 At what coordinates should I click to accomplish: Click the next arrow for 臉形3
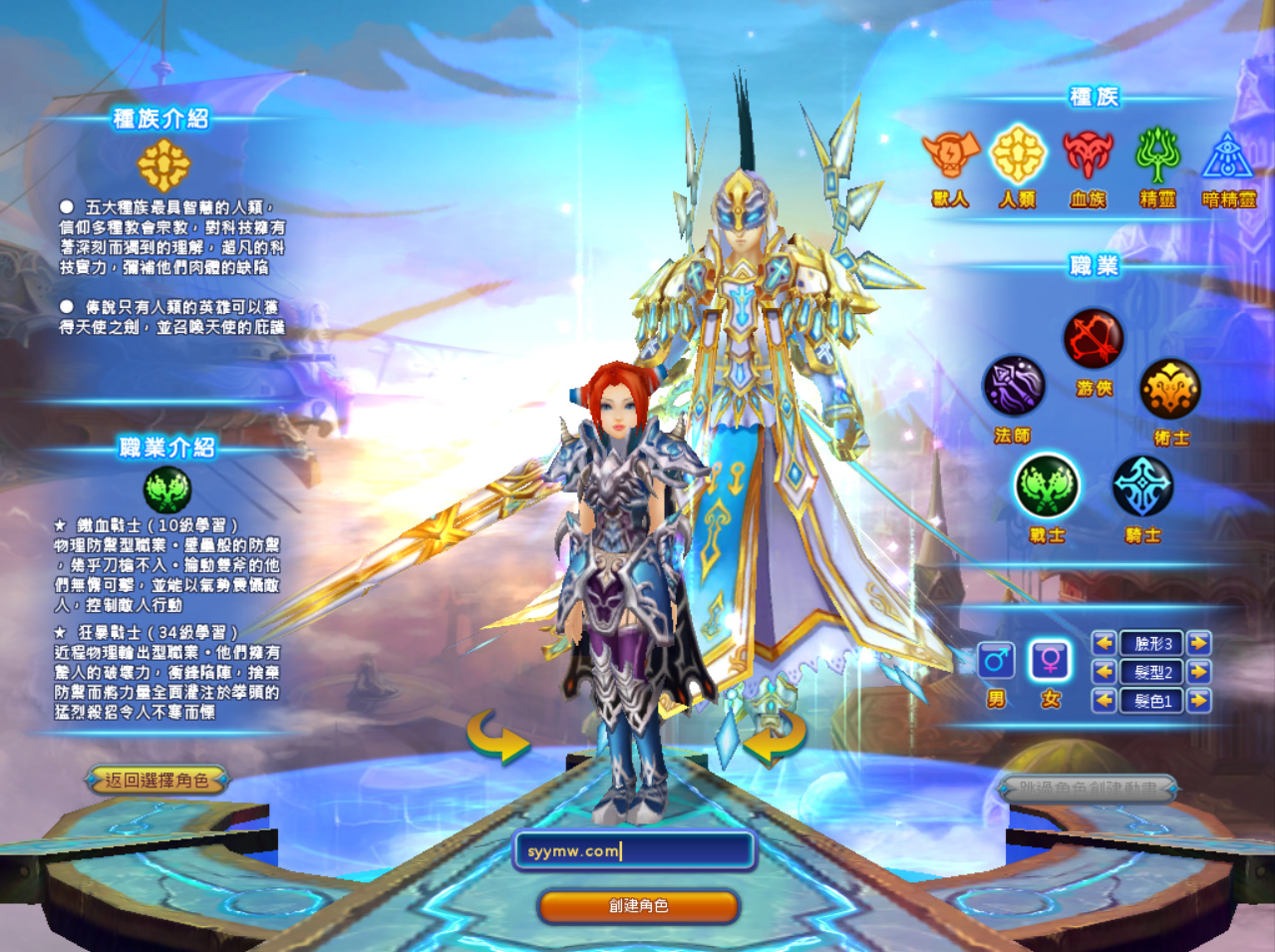point(1199,643)
